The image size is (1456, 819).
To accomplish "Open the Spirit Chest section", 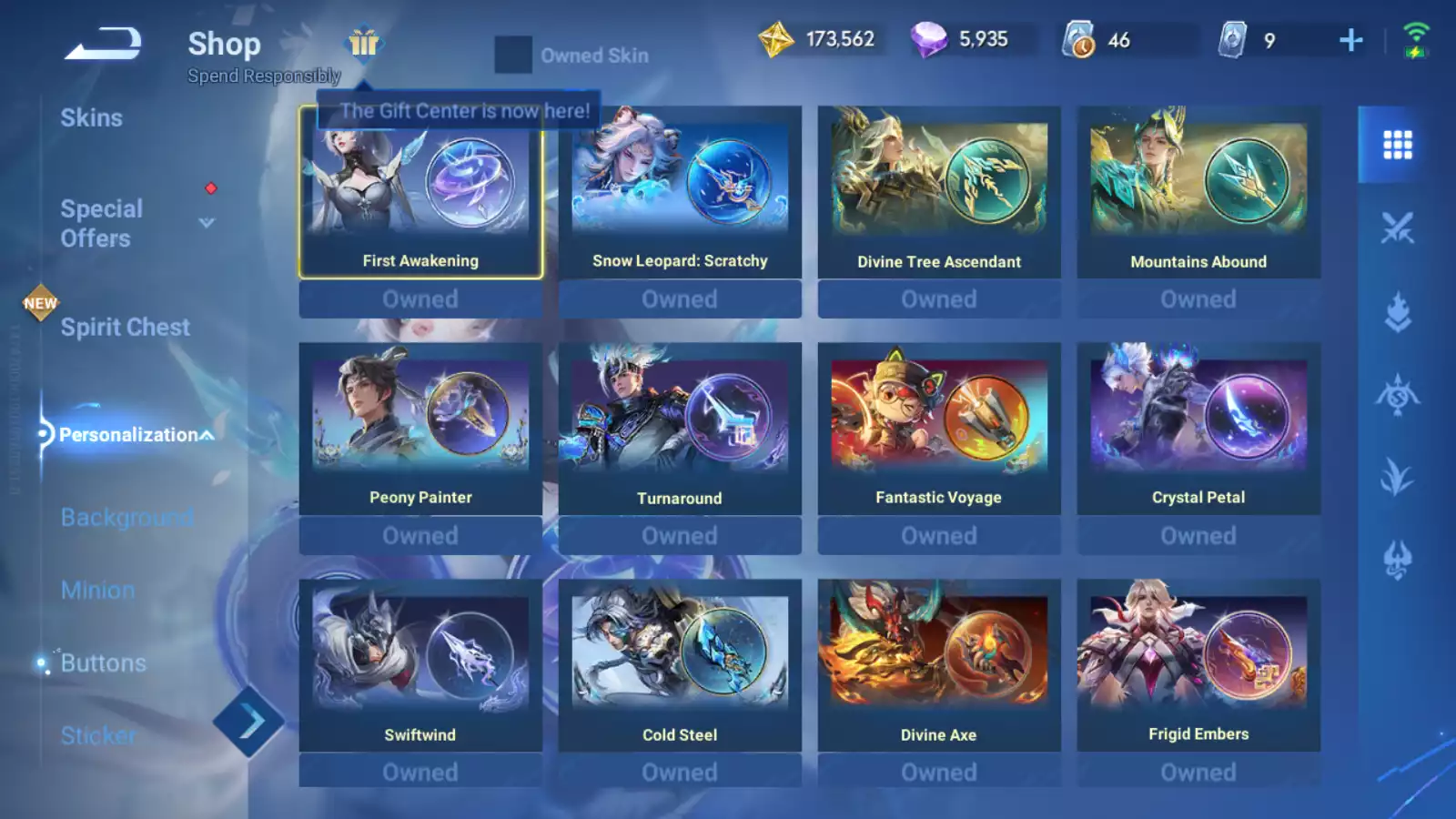I will point(125,328).
